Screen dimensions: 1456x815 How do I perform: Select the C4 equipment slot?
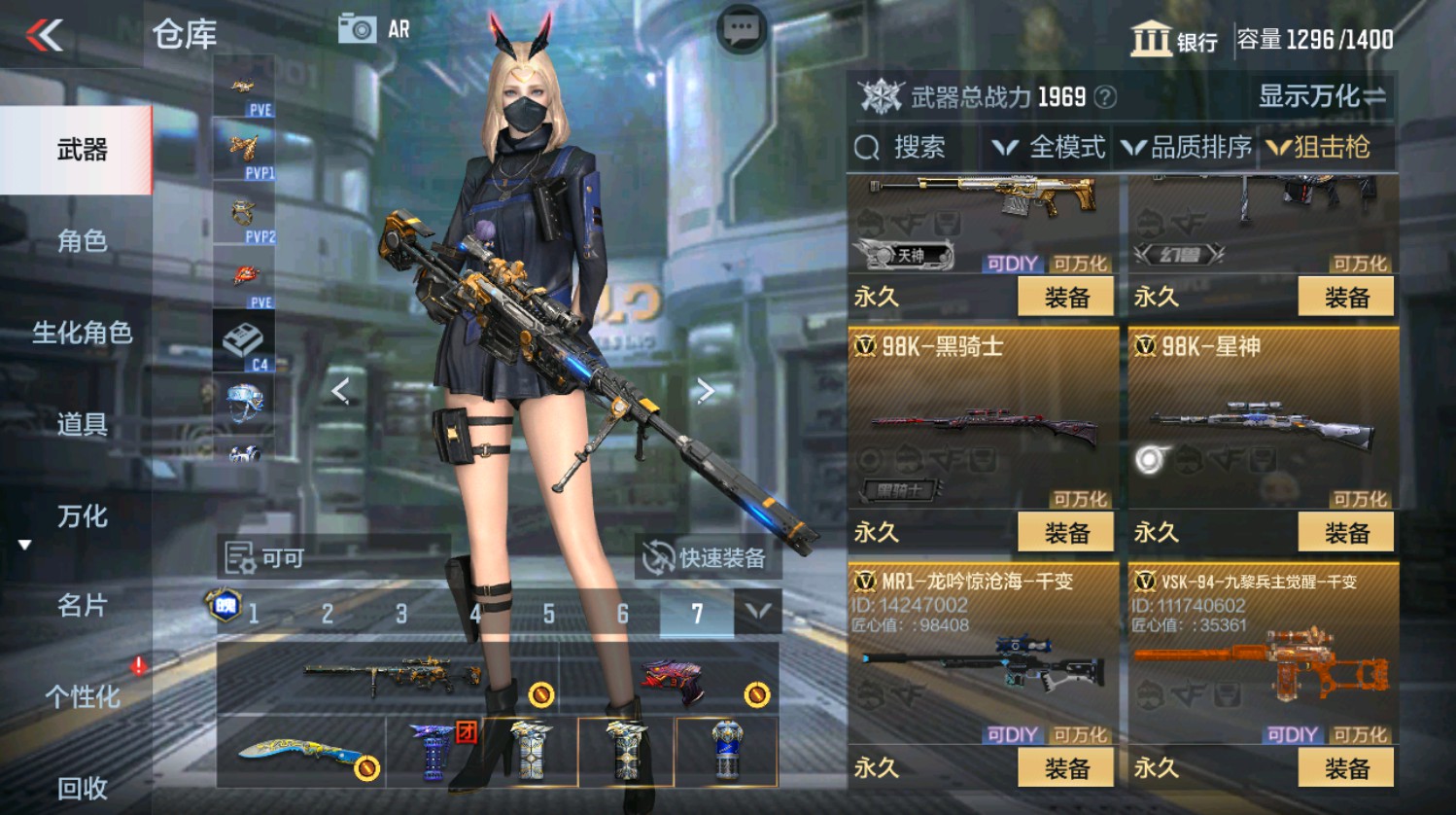(x=242, y=342)
